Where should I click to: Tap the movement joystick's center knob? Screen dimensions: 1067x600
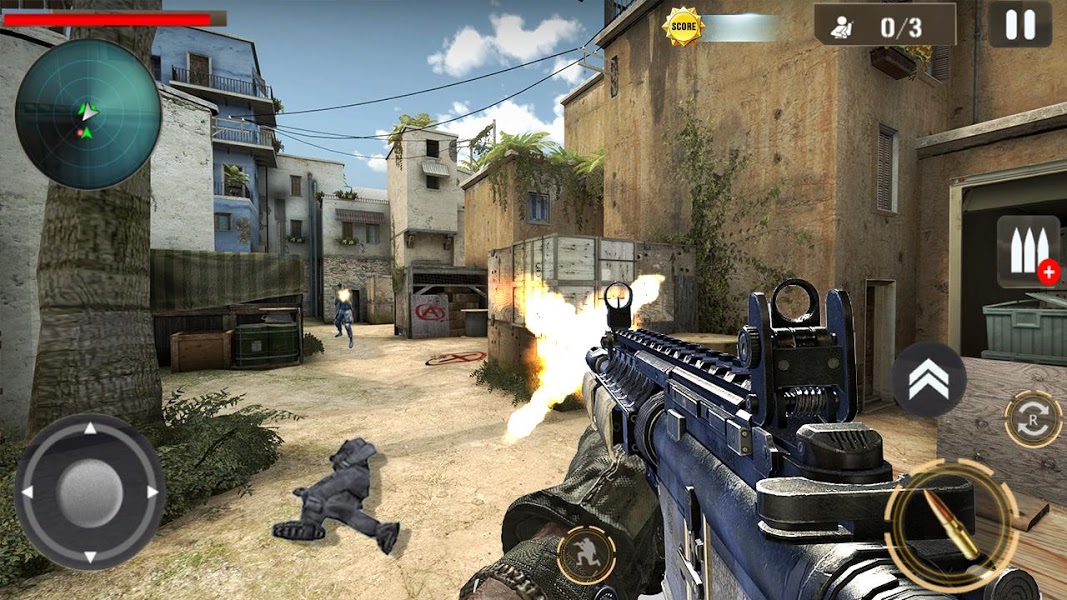[89, 491]
